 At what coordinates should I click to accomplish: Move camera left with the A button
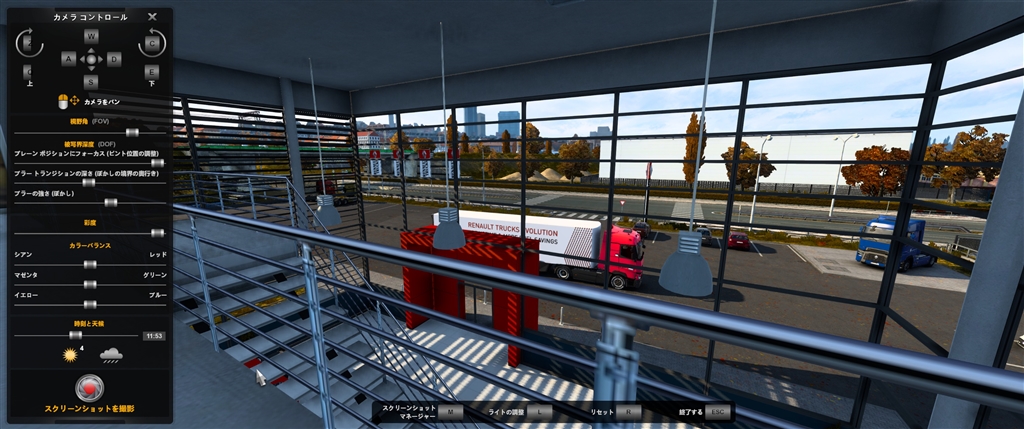coord(68,59)
